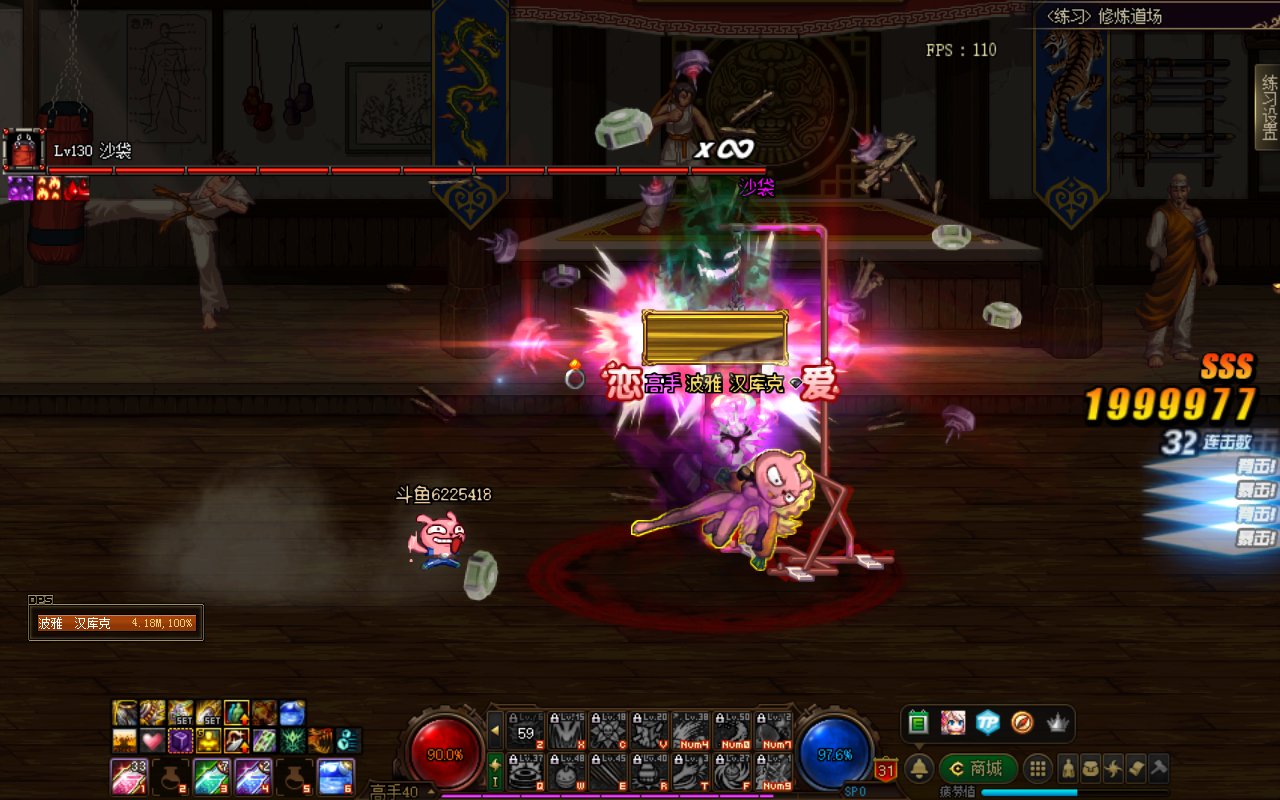This screenshot has height=800, width=1280.
Task: Open the skill window shuriken icon
Action: 1113,768
